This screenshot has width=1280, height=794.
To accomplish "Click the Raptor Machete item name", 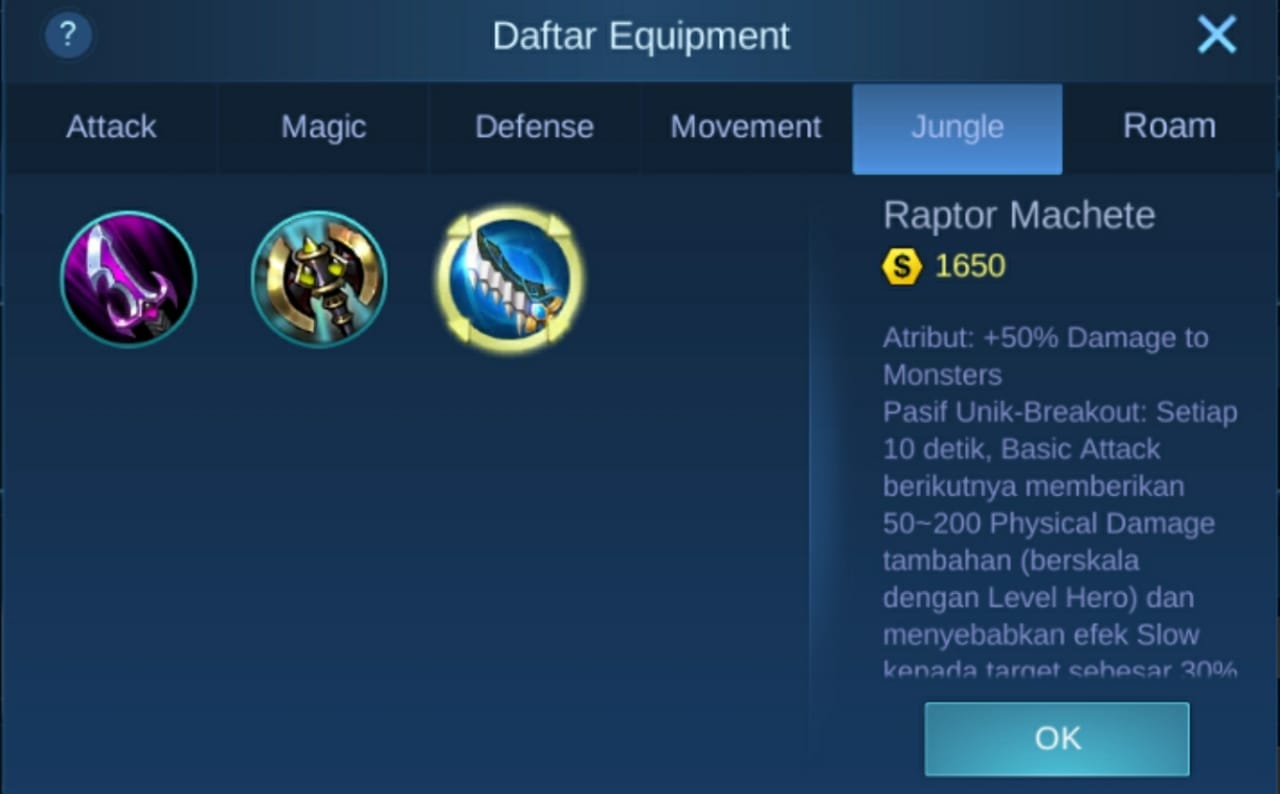I will tap(1018, 215).
